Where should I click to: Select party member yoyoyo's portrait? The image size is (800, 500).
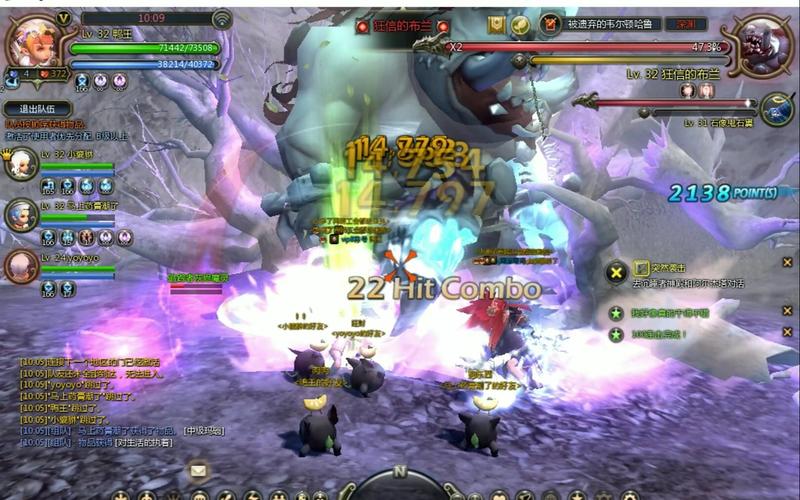[x=21, y=266]
